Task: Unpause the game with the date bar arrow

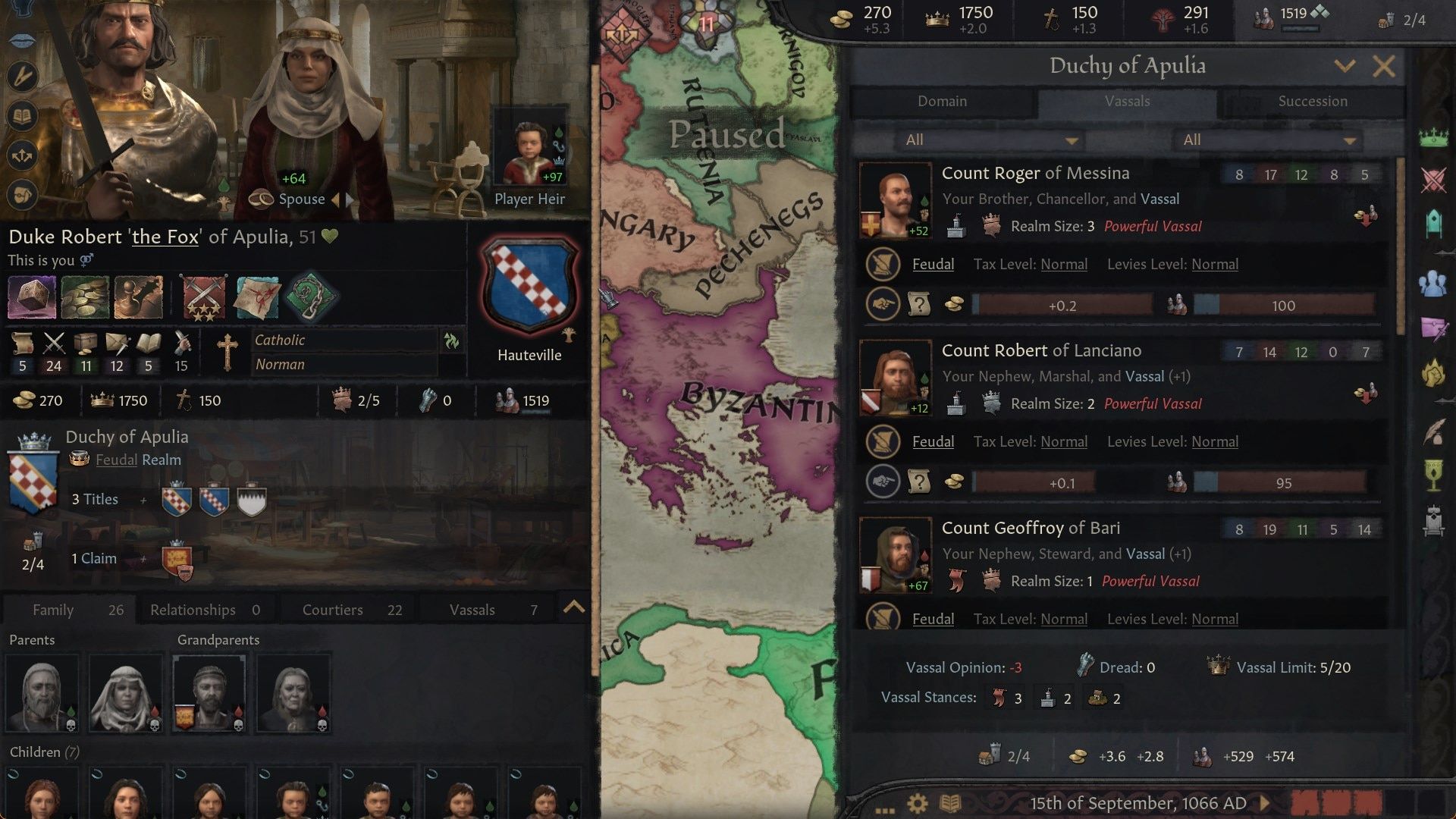Action: coord(1263,804)
